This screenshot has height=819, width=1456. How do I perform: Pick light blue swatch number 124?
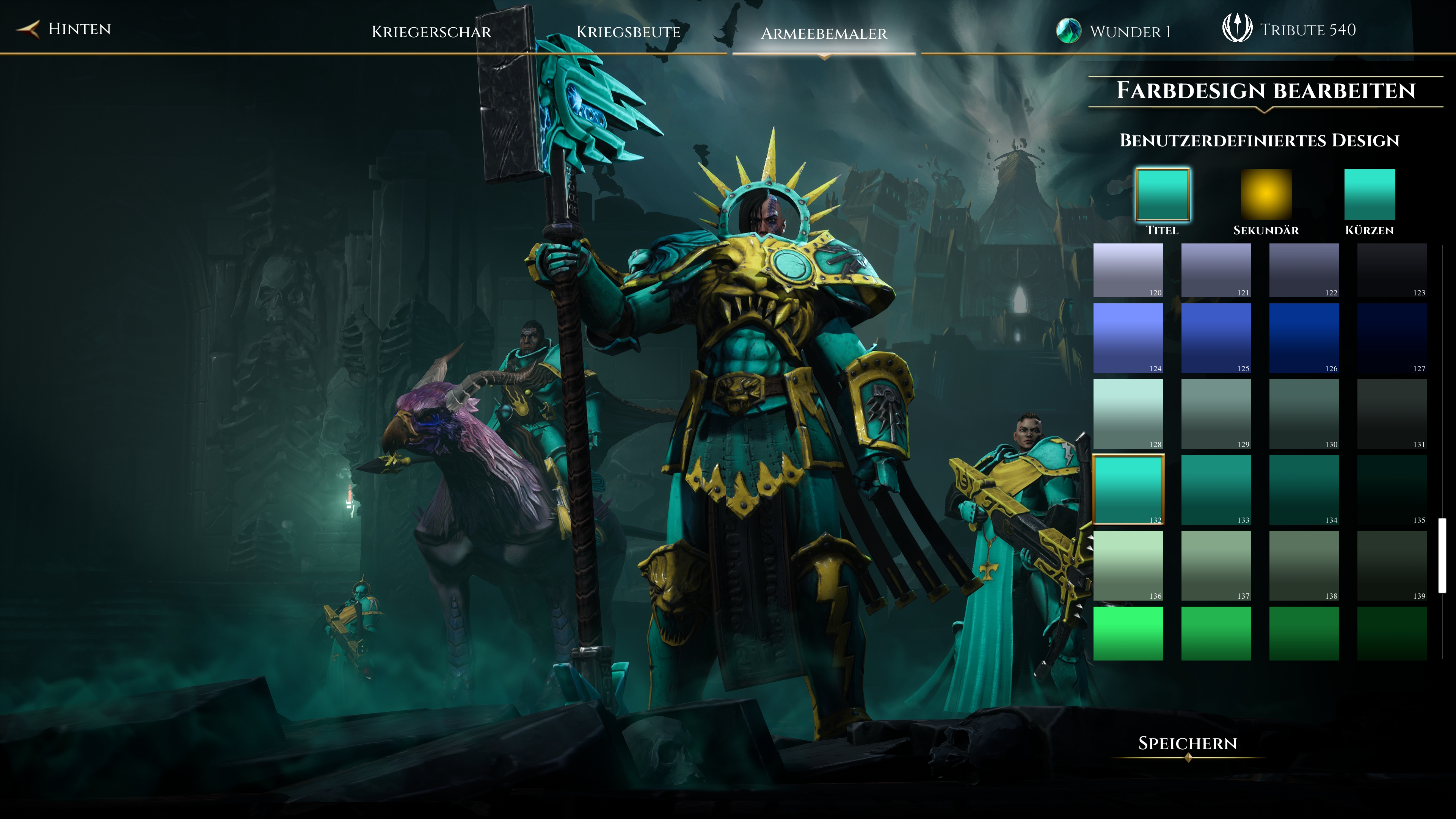click(1128, 338)
